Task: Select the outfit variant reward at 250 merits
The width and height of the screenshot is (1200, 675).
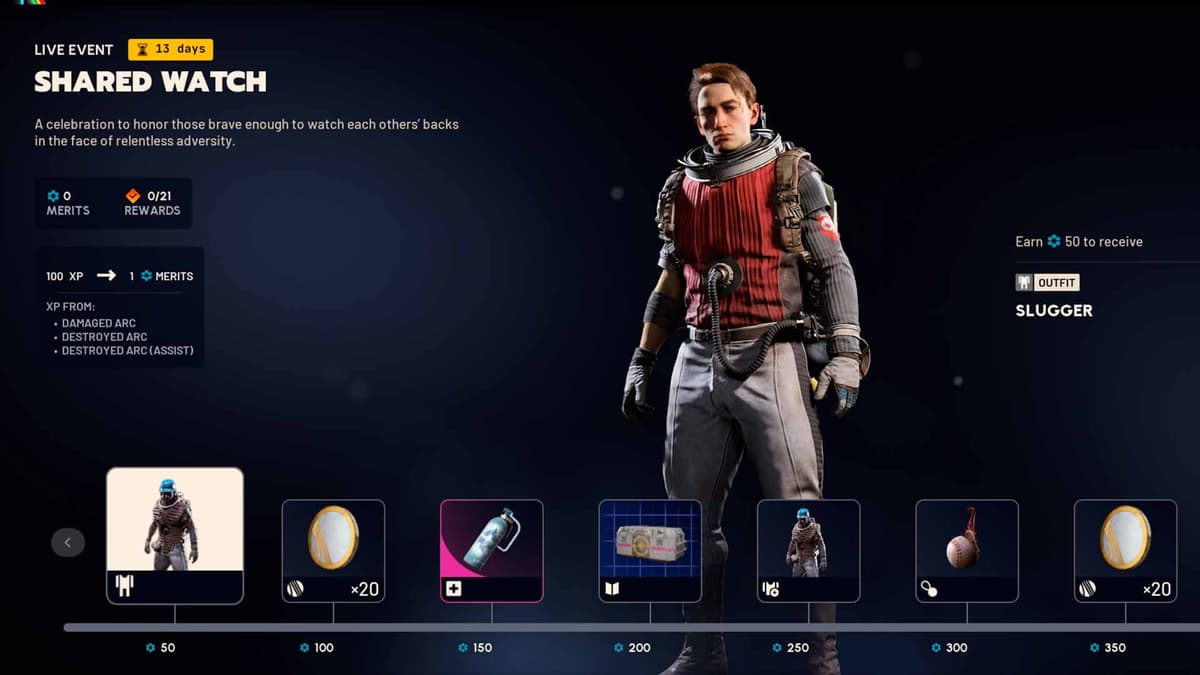Action: 808,550
